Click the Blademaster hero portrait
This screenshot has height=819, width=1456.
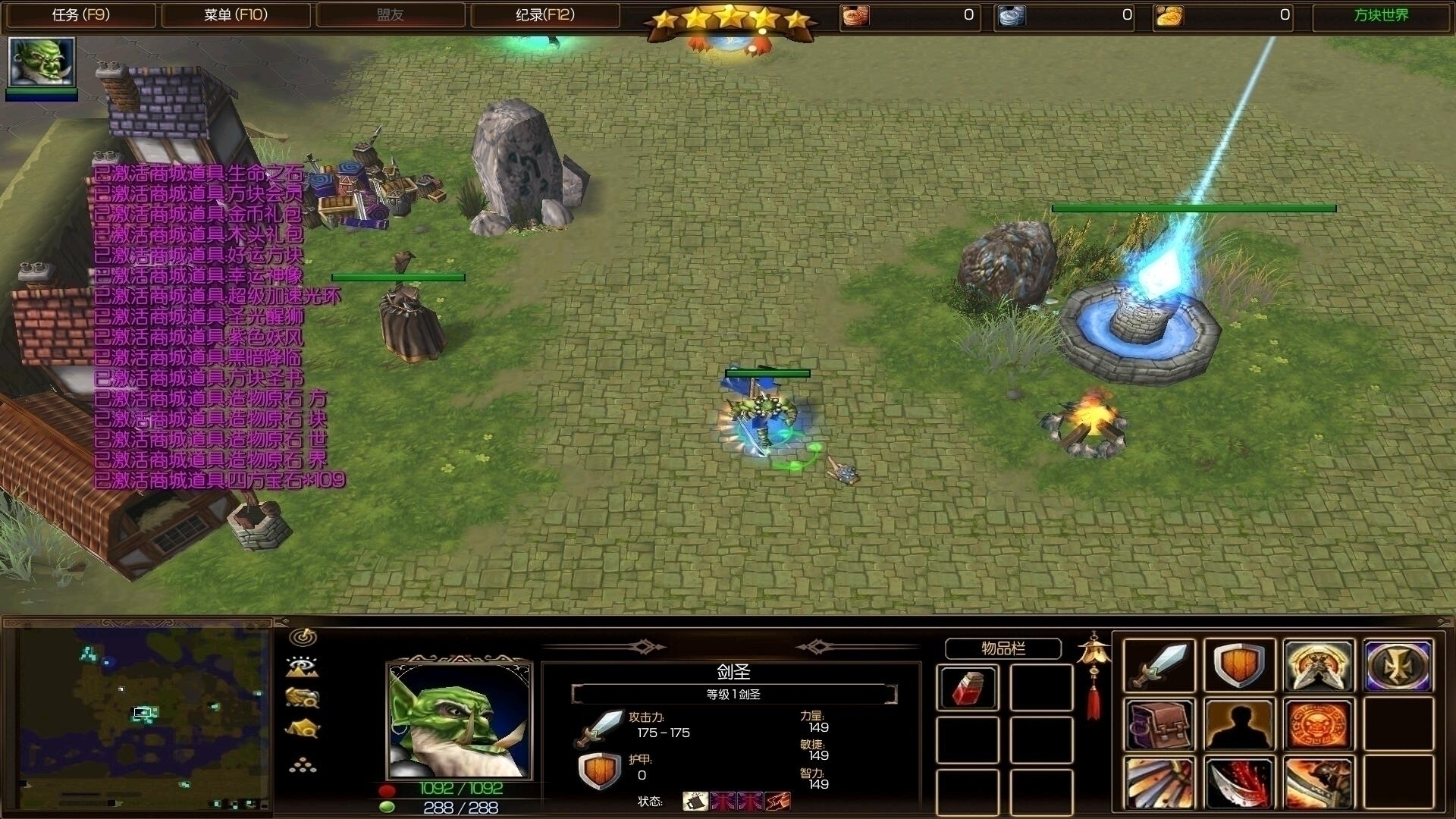[460, 721]
